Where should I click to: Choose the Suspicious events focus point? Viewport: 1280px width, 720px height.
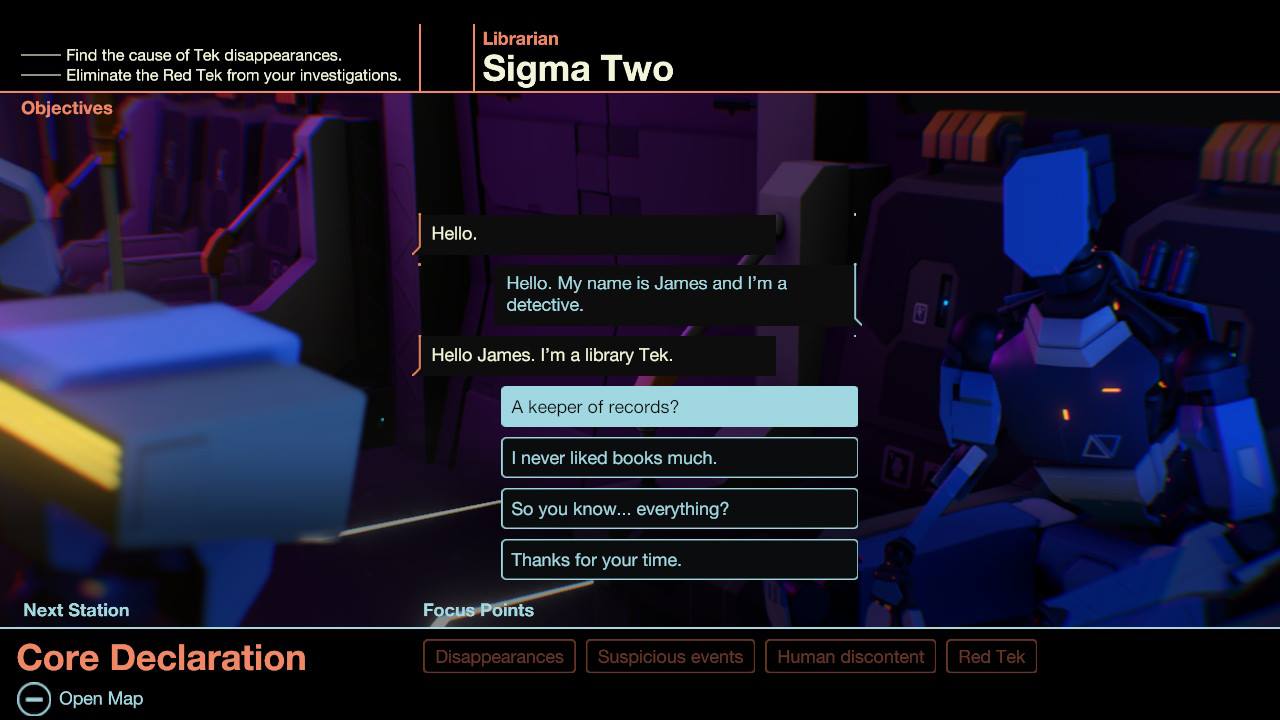pyautogui.click(x=670, y=657)
